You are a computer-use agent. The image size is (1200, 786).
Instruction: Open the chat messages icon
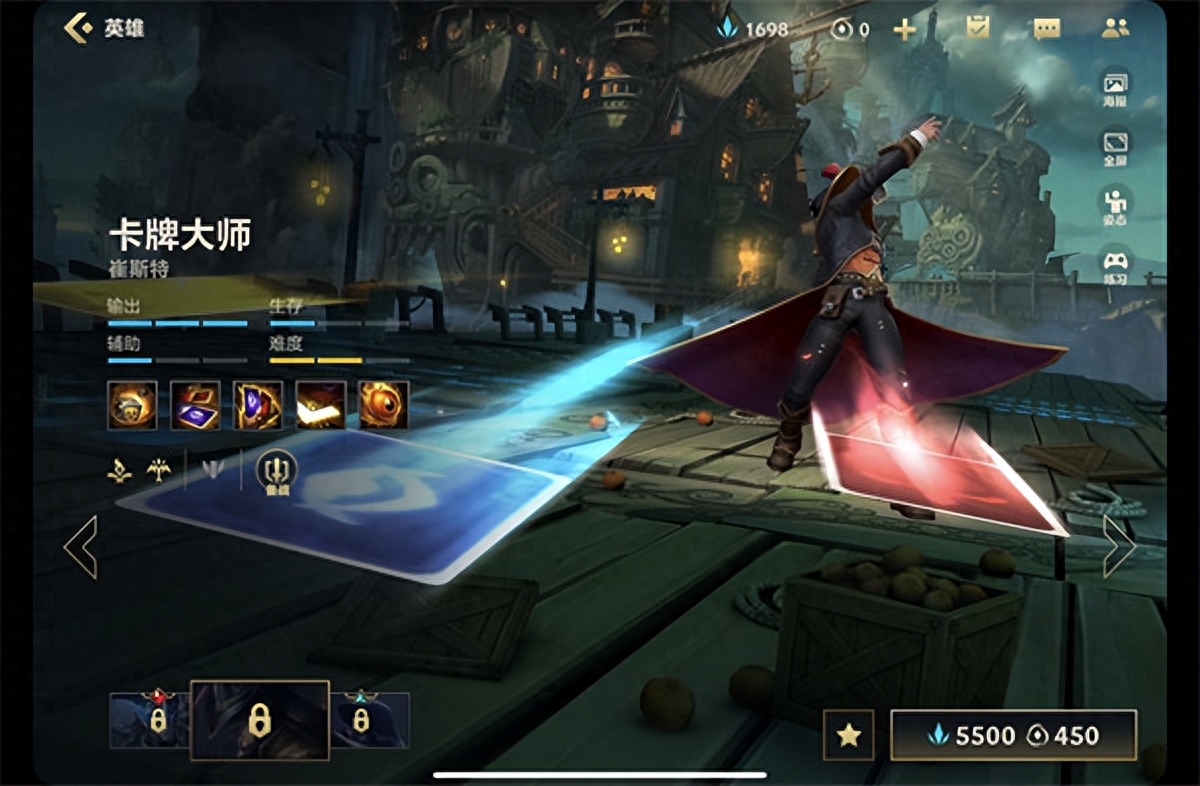(1046, 29)
